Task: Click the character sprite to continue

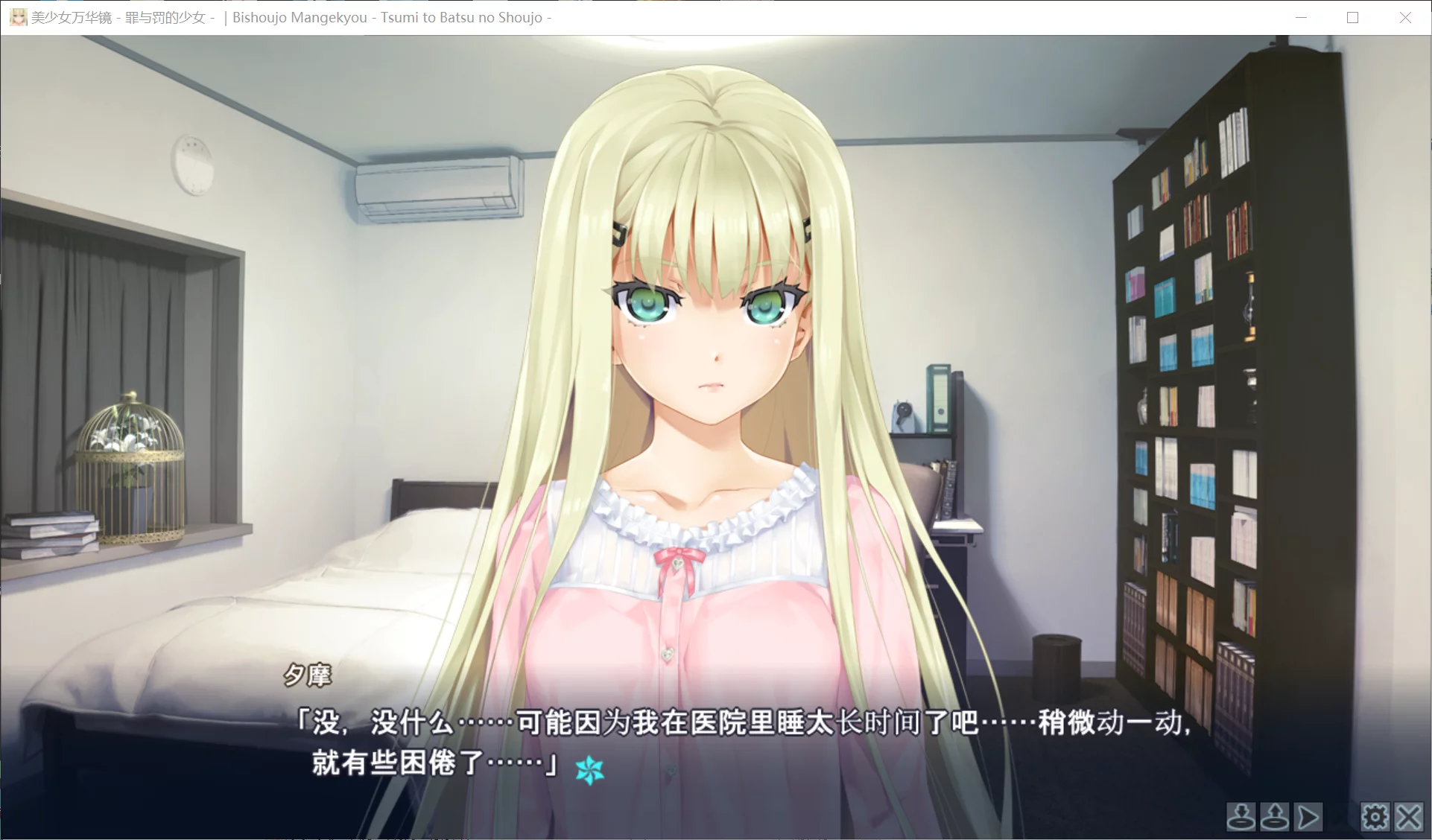Action: click(x=715, y=372)
